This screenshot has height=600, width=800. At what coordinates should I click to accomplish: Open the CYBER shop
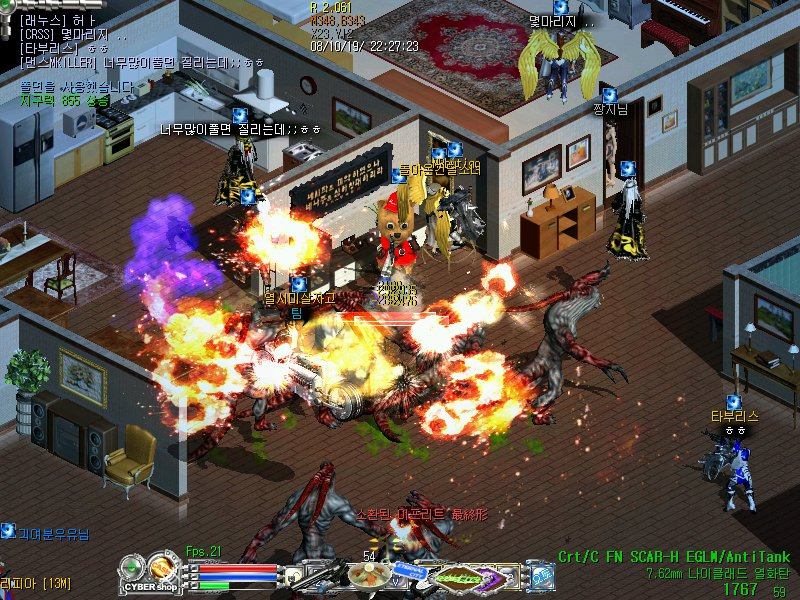(153, 587)
